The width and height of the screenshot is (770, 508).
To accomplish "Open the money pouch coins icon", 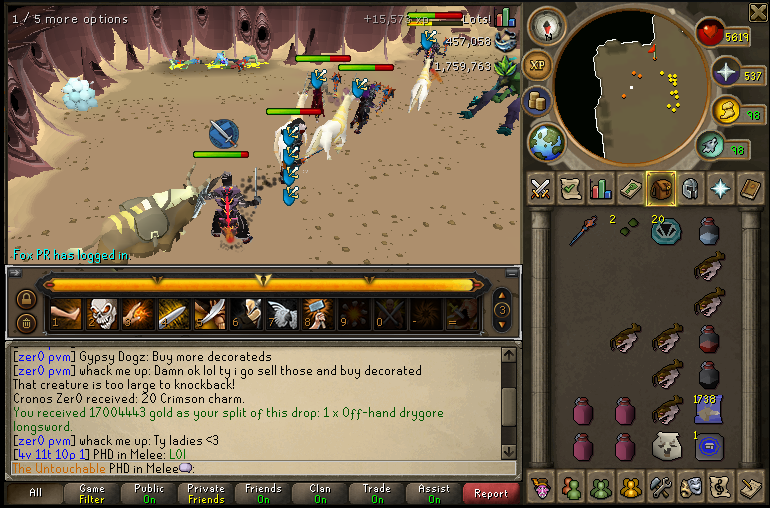I will (x=538, y=102).
